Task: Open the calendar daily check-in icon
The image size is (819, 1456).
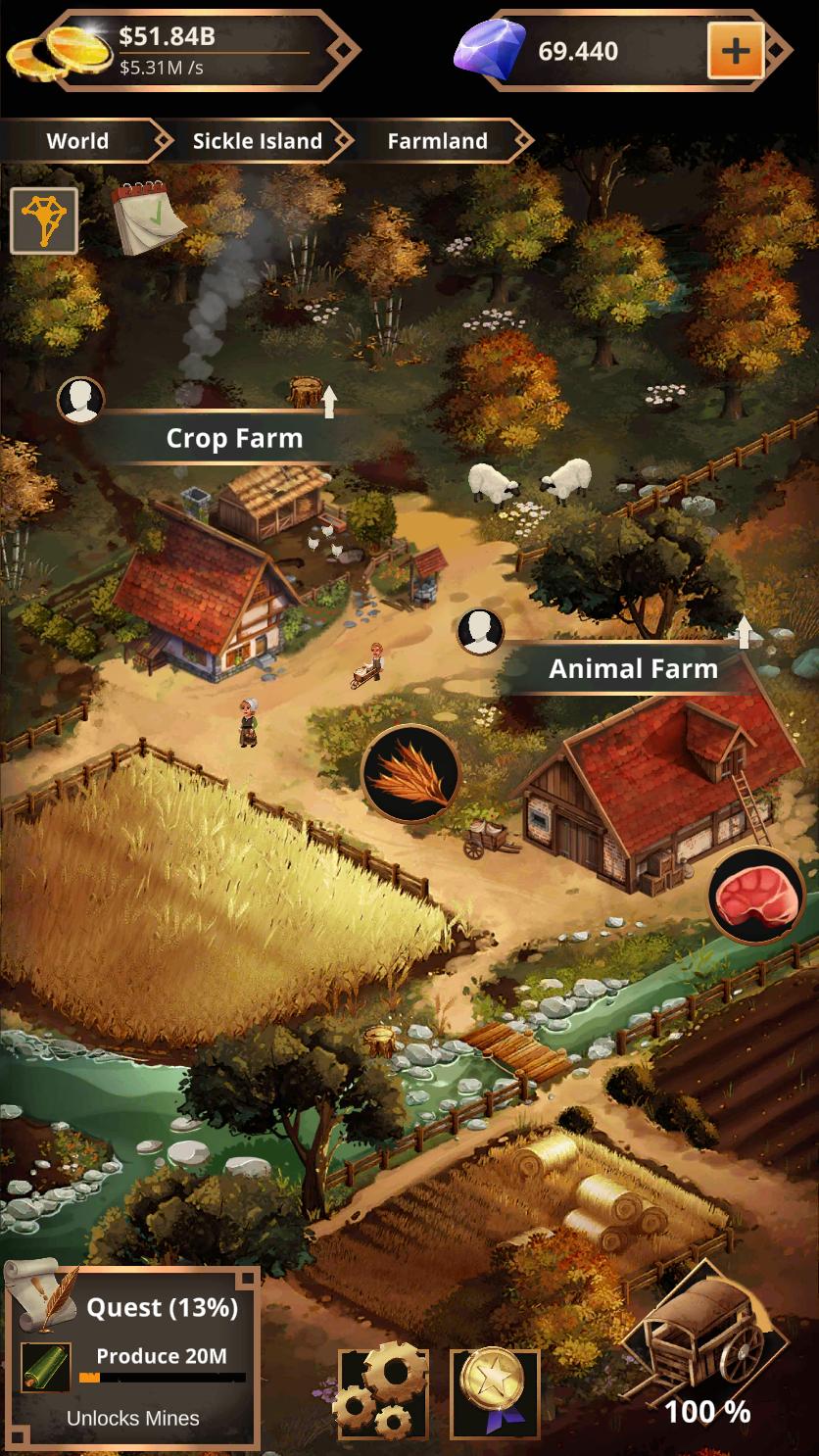Action: click(147, 217)
